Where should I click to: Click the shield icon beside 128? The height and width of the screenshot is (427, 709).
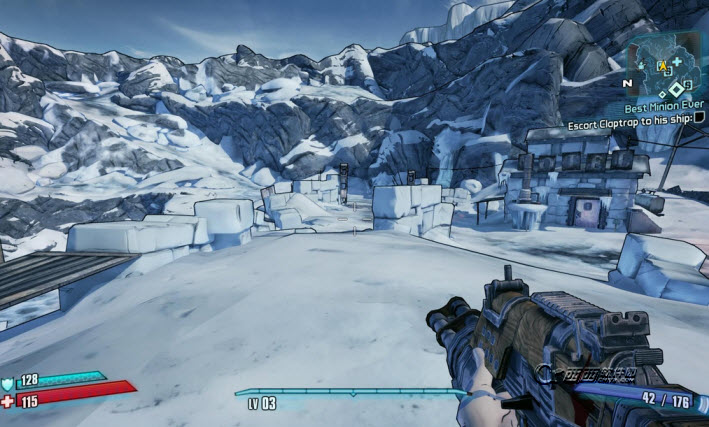[7, 381]
